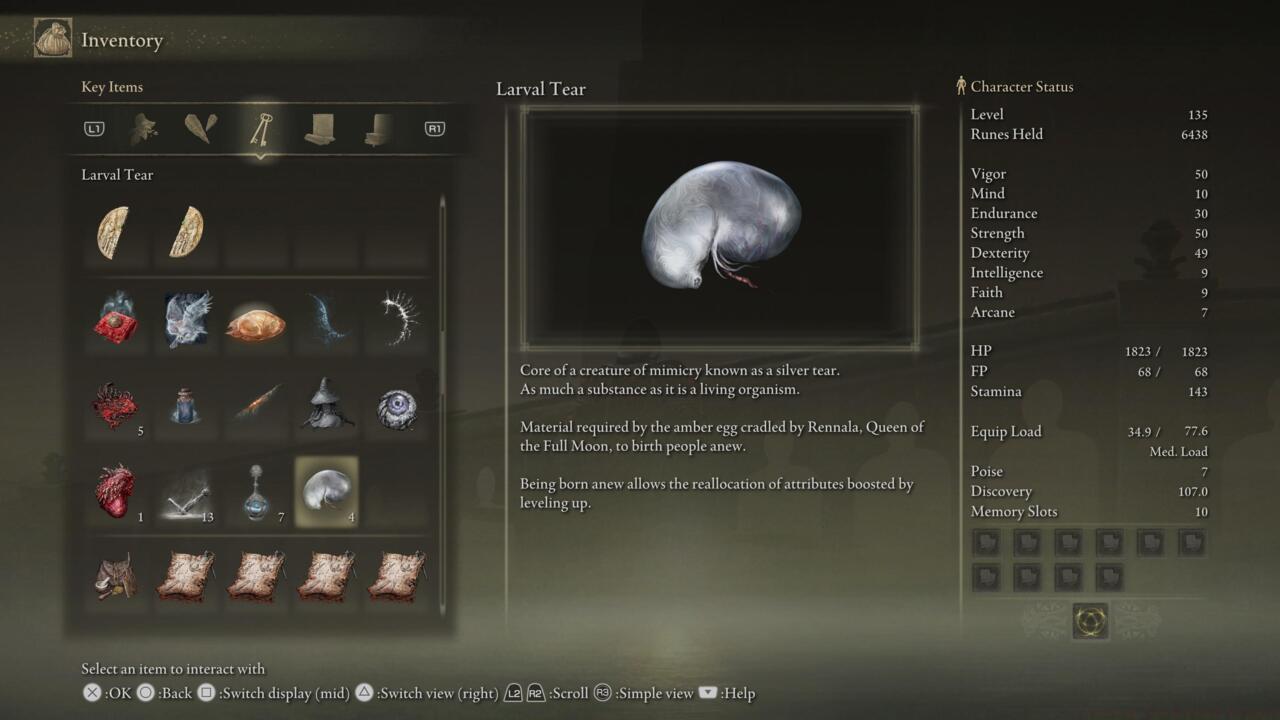The height and width of the screenshot is (720, 1280).
Task: Select the red cloth bundle item
Action: click(115, 319)
